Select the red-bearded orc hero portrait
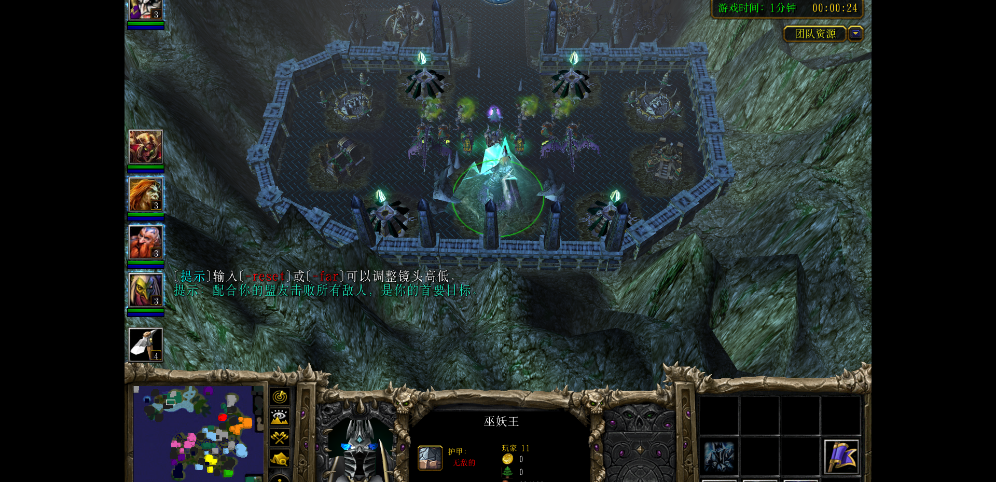Viewport: 996px width, 482px height. click(145, 146)
